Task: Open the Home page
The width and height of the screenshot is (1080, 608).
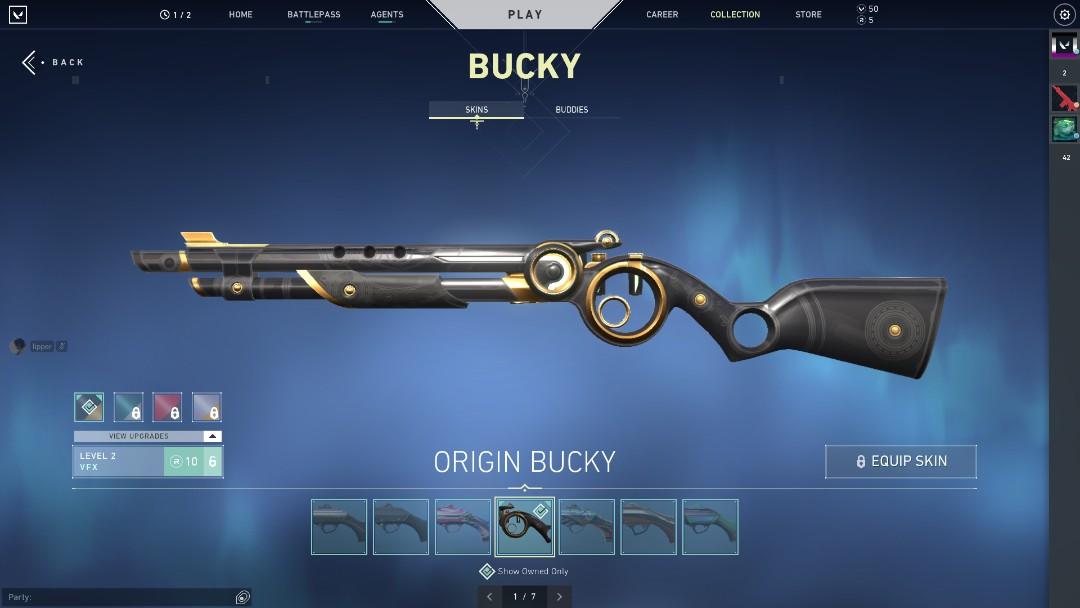Action: pyautogui.click(x=240, y=15)
